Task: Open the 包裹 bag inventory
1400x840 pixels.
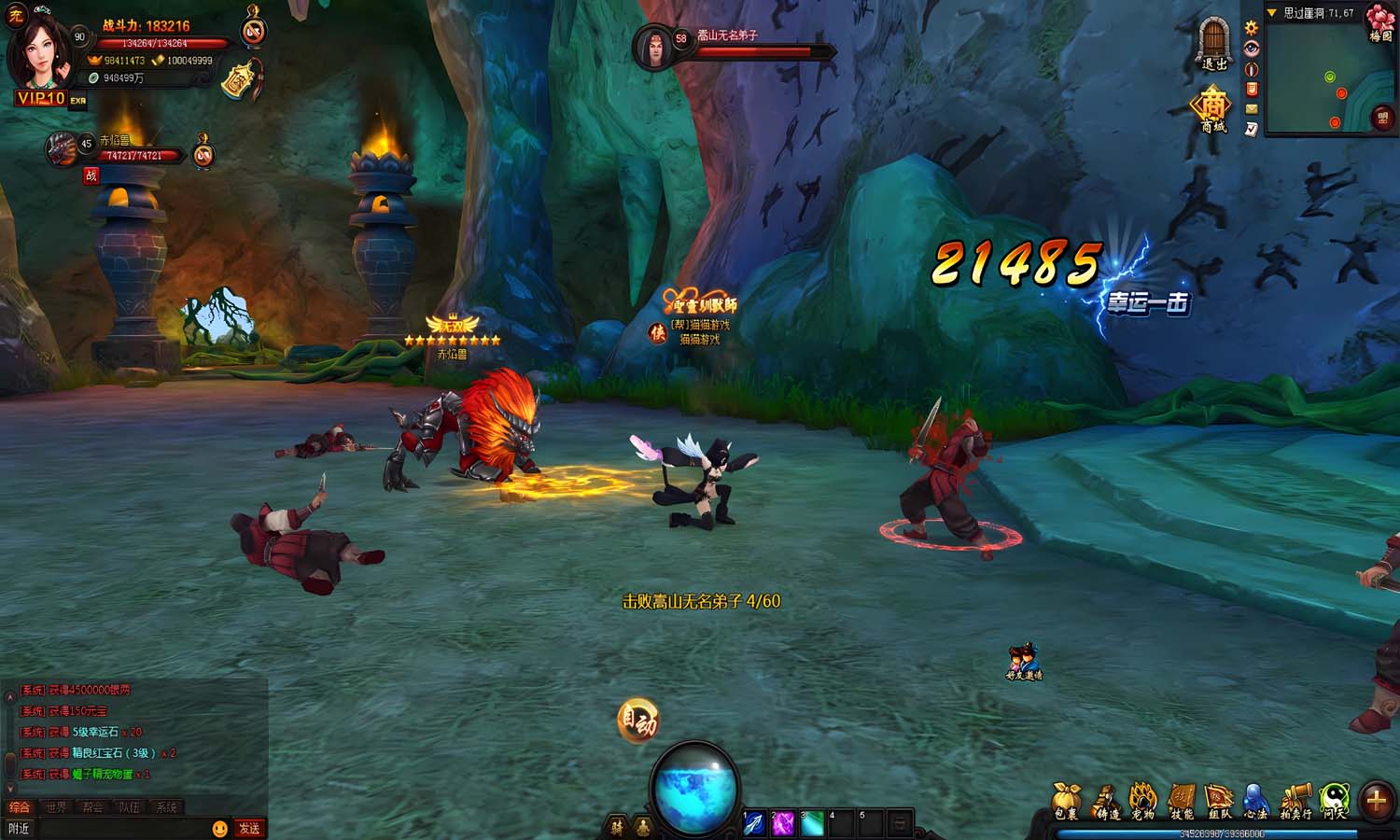Action: point(1066,800)
